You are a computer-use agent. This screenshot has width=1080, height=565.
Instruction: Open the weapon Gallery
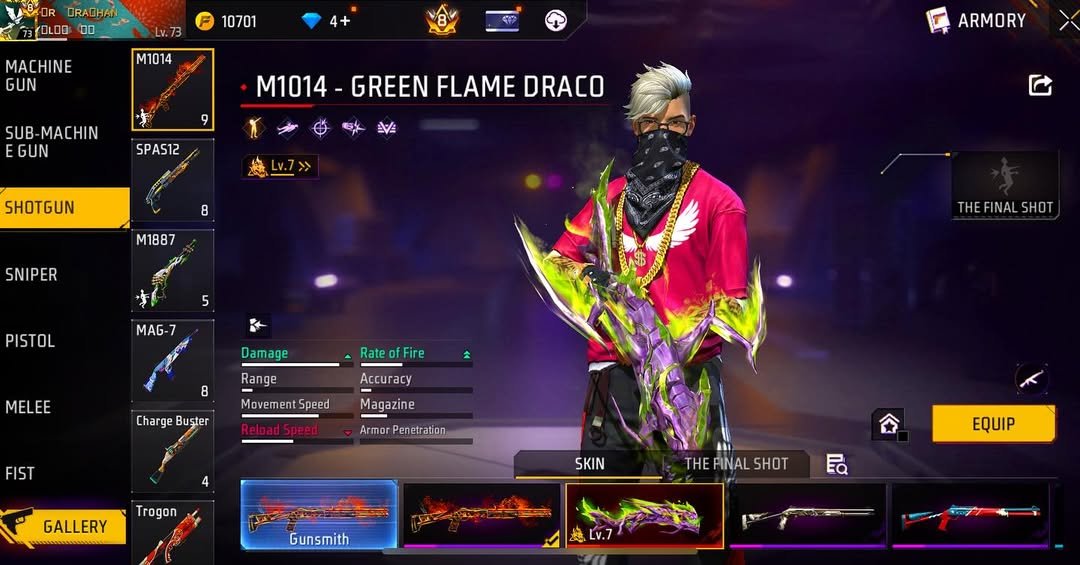[x=66, y=526]
